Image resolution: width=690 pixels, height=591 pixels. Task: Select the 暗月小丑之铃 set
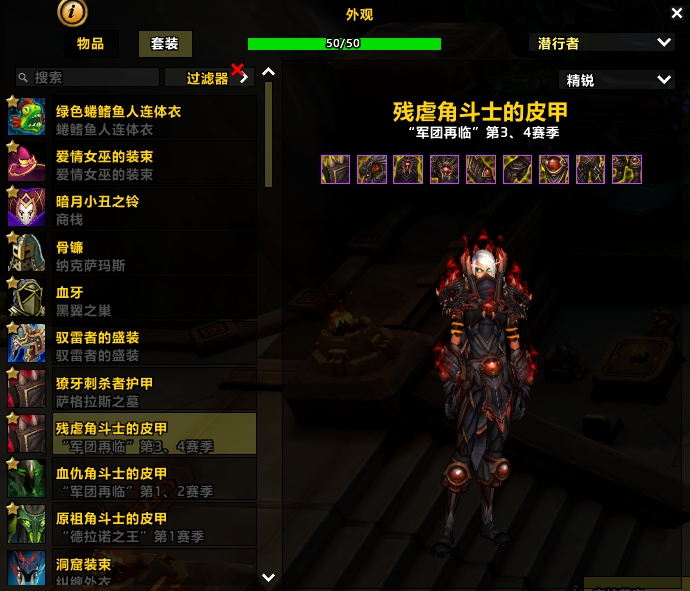132,208
